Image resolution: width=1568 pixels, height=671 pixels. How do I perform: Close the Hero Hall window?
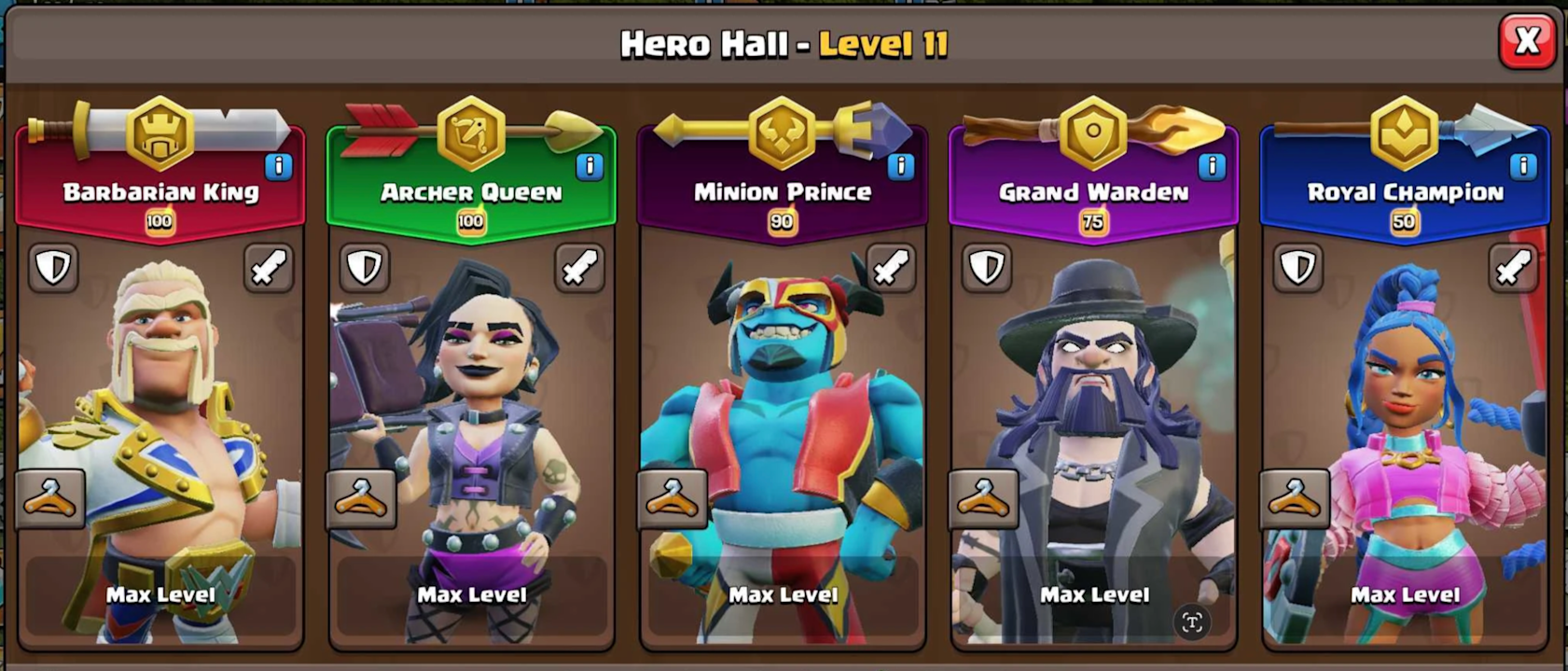click(1526, 41)
